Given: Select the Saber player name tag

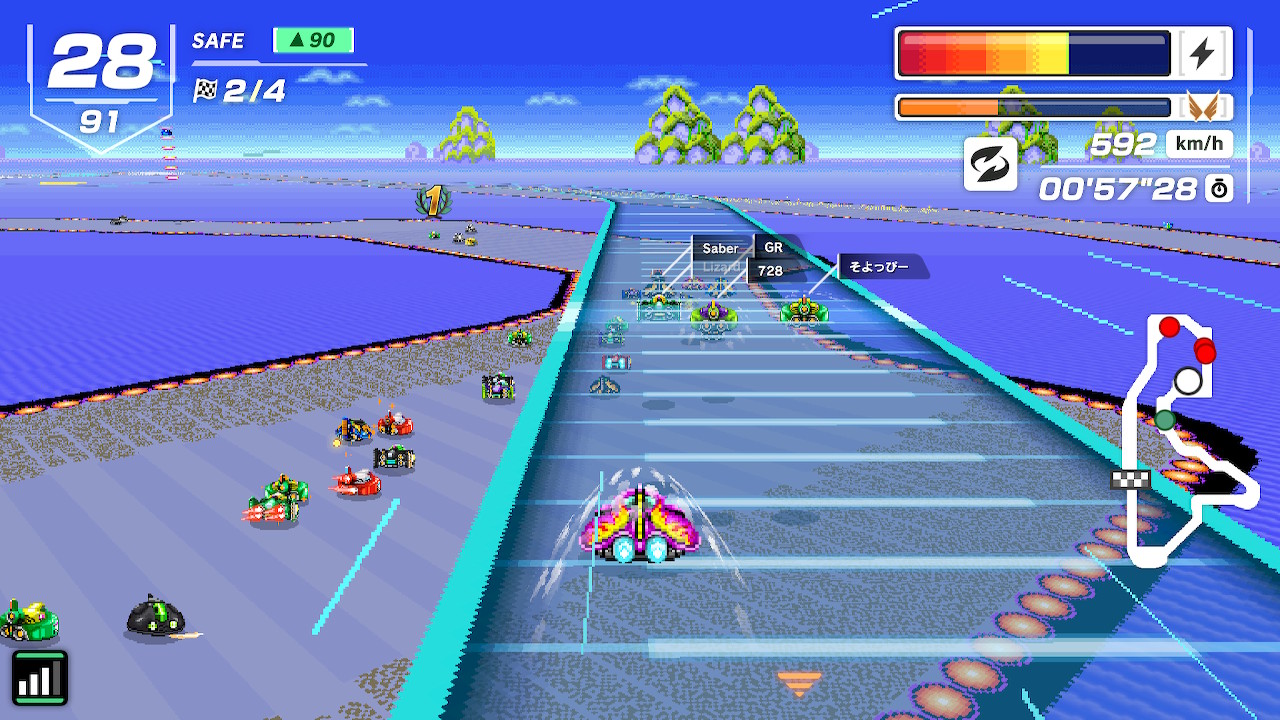Looking at the screenshot, I should pos(720,248).
